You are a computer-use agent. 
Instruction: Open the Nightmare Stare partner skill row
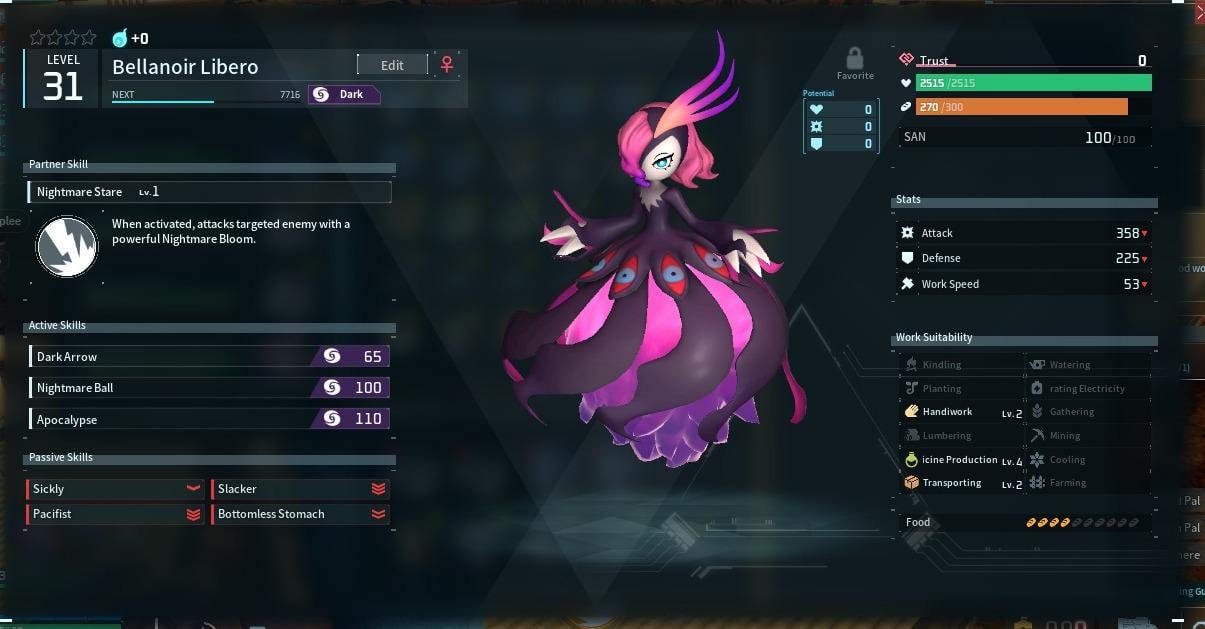[x=209, y=192]
